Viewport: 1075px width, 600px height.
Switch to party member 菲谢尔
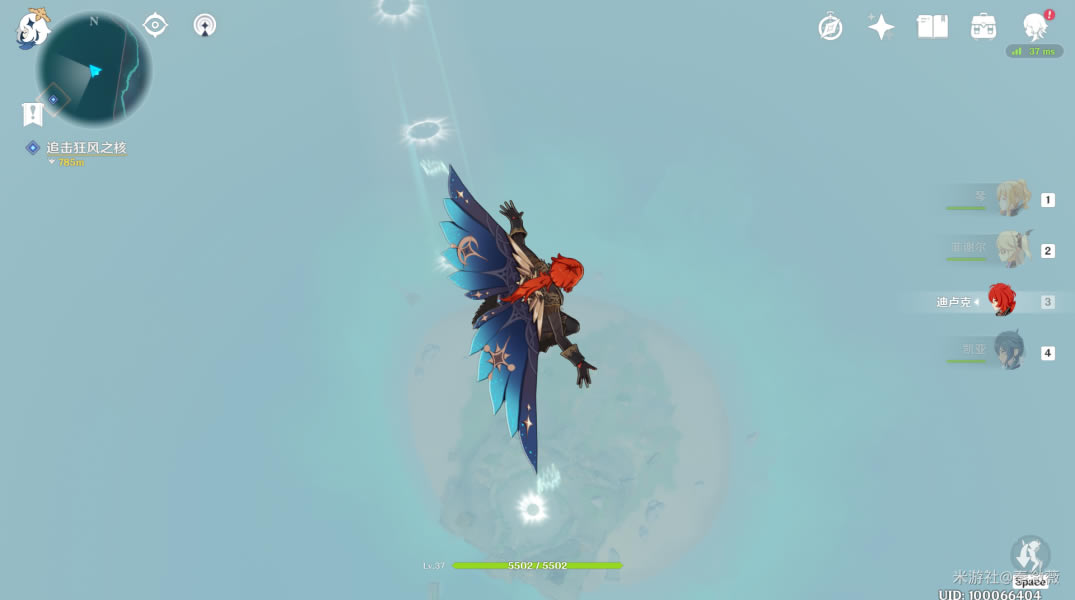(1010, 250)
